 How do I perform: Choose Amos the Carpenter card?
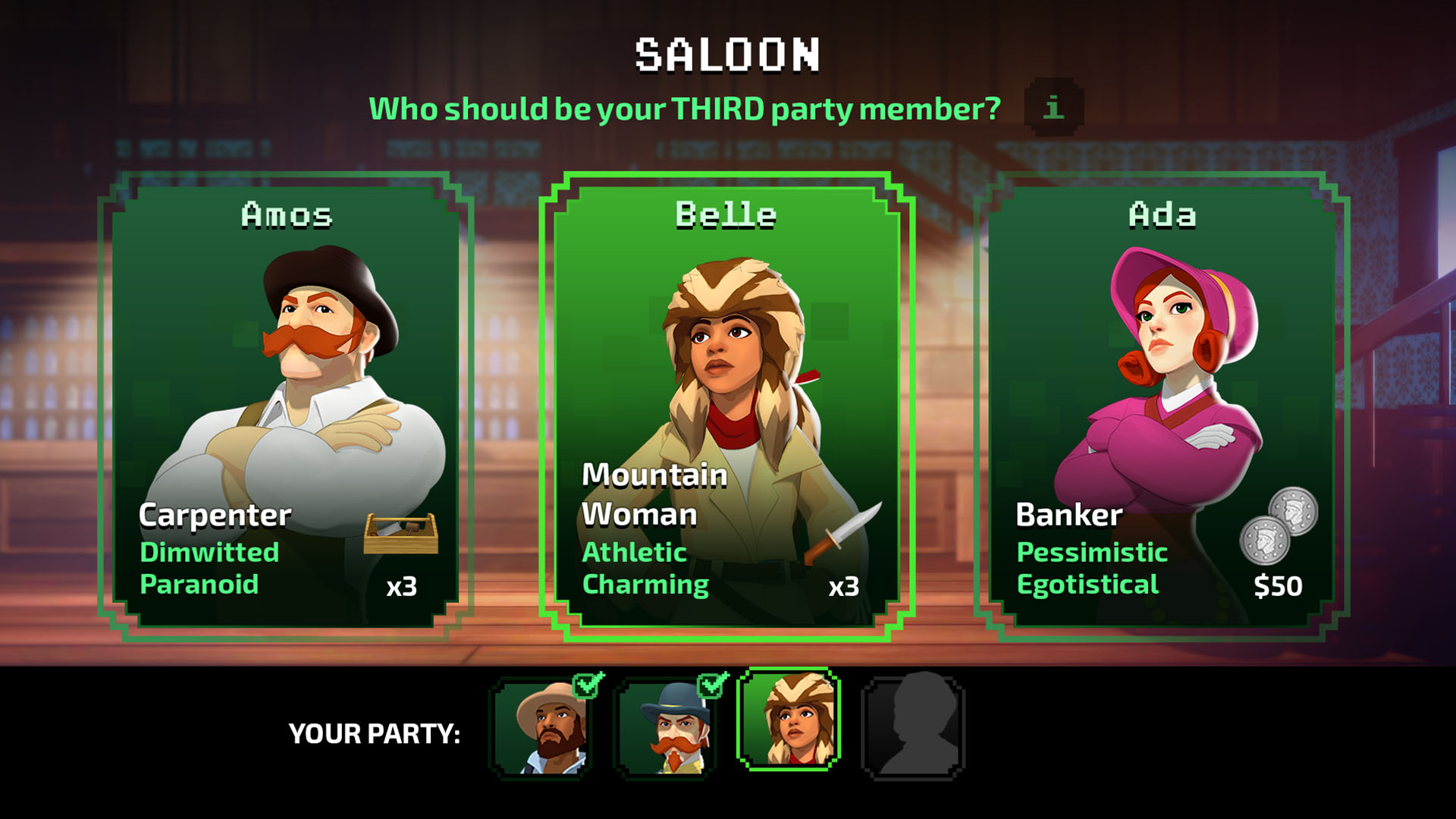coord(286,407)
